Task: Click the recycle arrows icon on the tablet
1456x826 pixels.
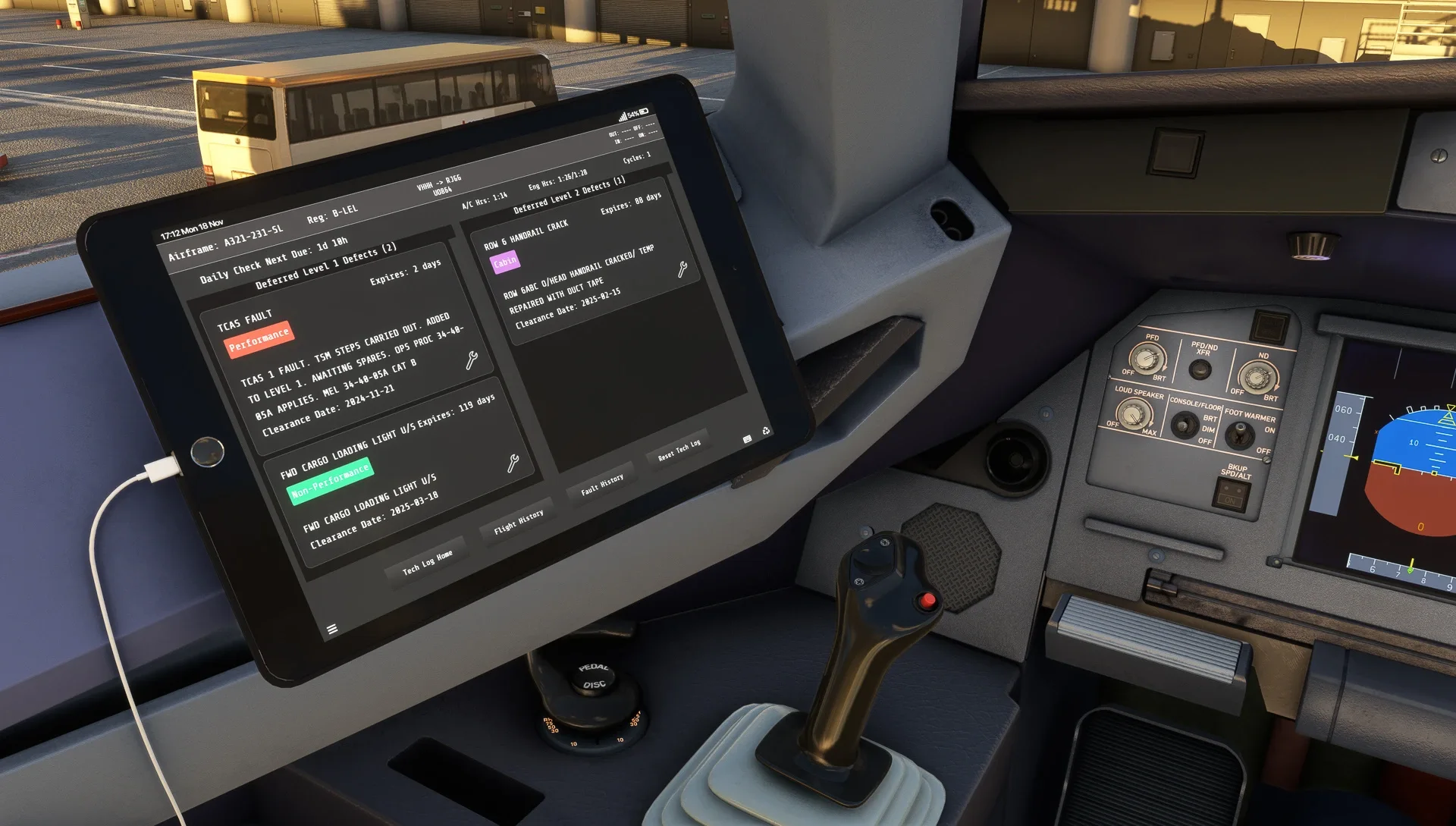Action: pyautogui.click(x=766, y=431)
